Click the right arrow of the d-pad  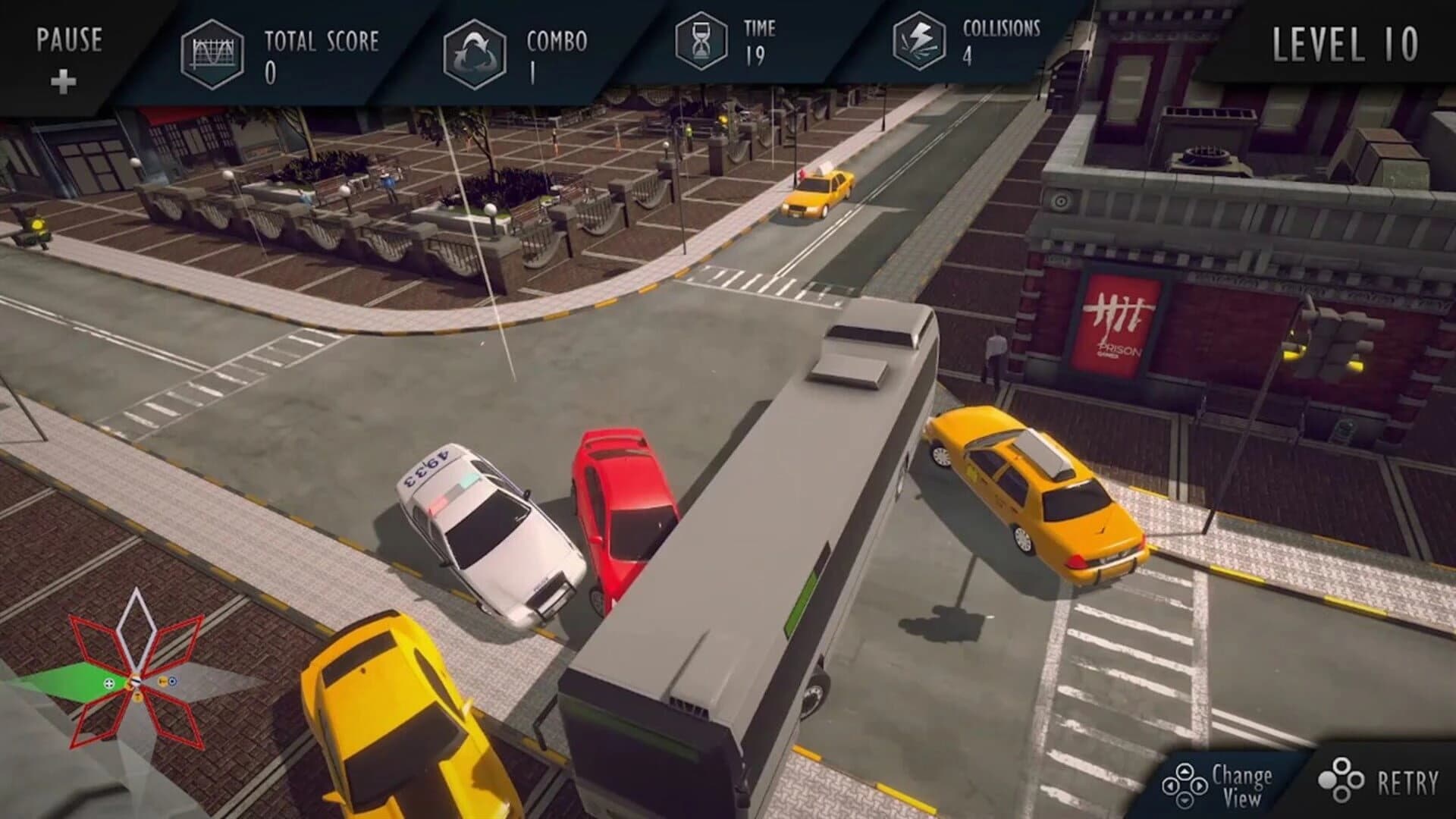pos(1201,785)
